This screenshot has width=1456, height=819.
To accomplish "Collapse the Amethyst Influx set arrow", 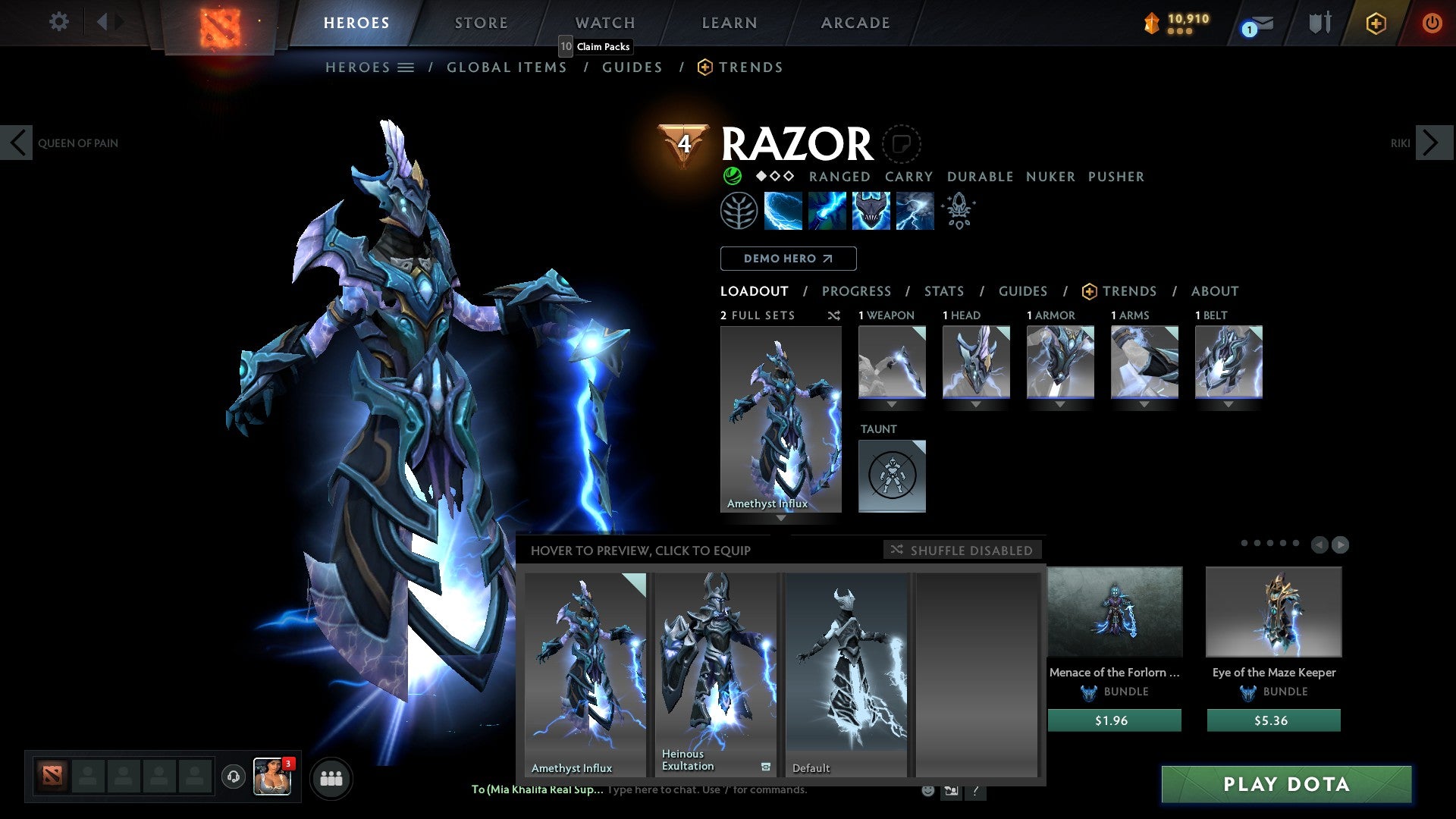I will [781, 517].
